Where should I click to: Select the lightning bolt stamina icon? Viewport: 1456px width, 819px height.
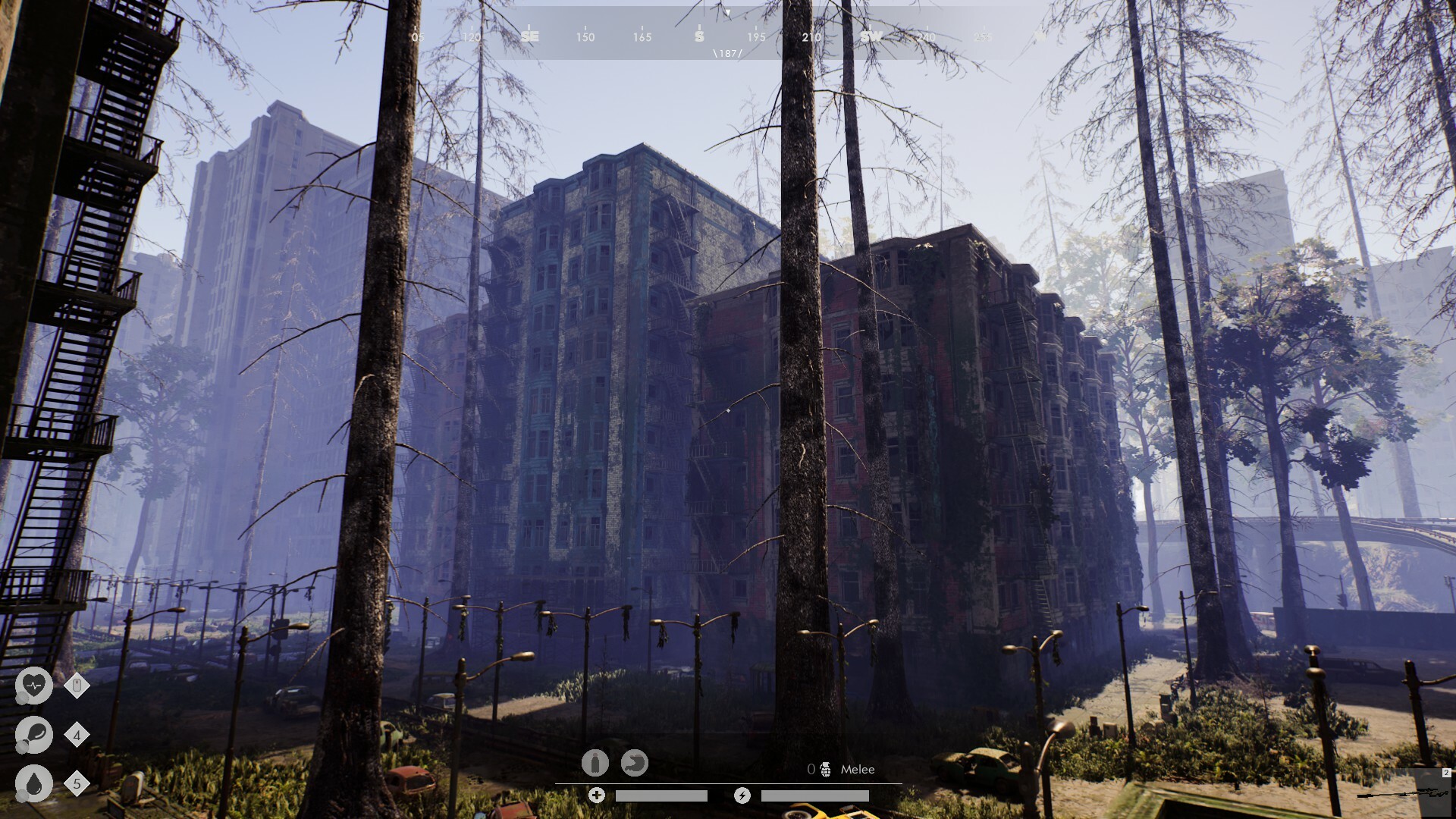(742, 795)
